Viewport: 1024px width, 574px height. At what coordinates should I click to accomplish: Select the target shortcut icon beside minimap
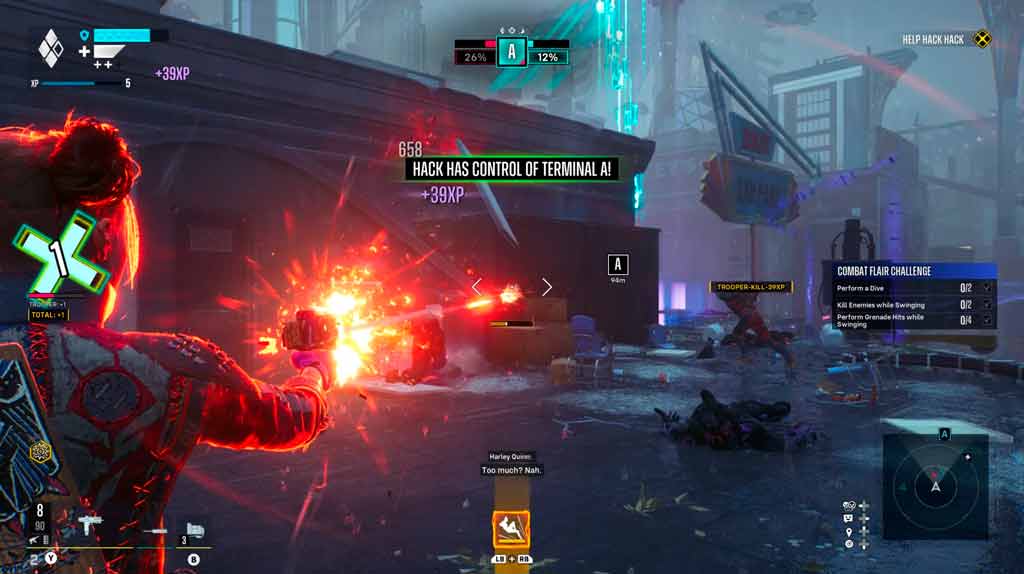click(849, 544)
